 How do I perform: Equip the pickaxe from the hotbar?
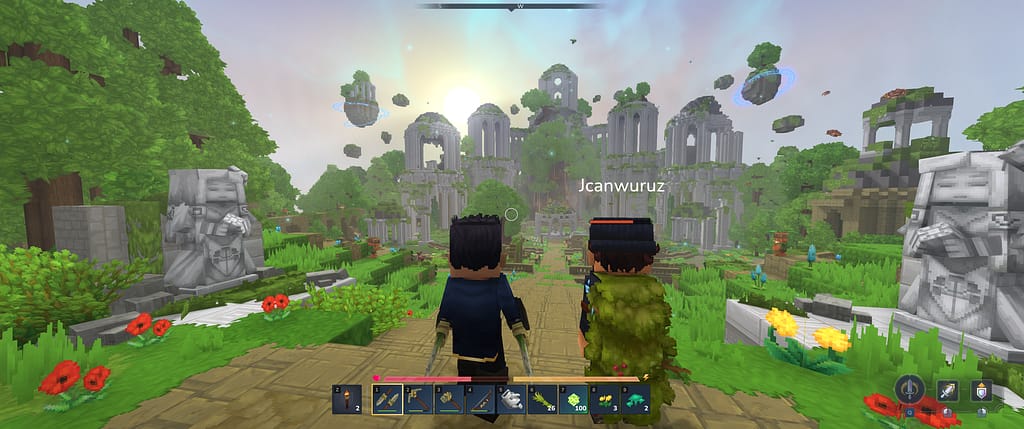pyautogui.click(x=418, y=398)
